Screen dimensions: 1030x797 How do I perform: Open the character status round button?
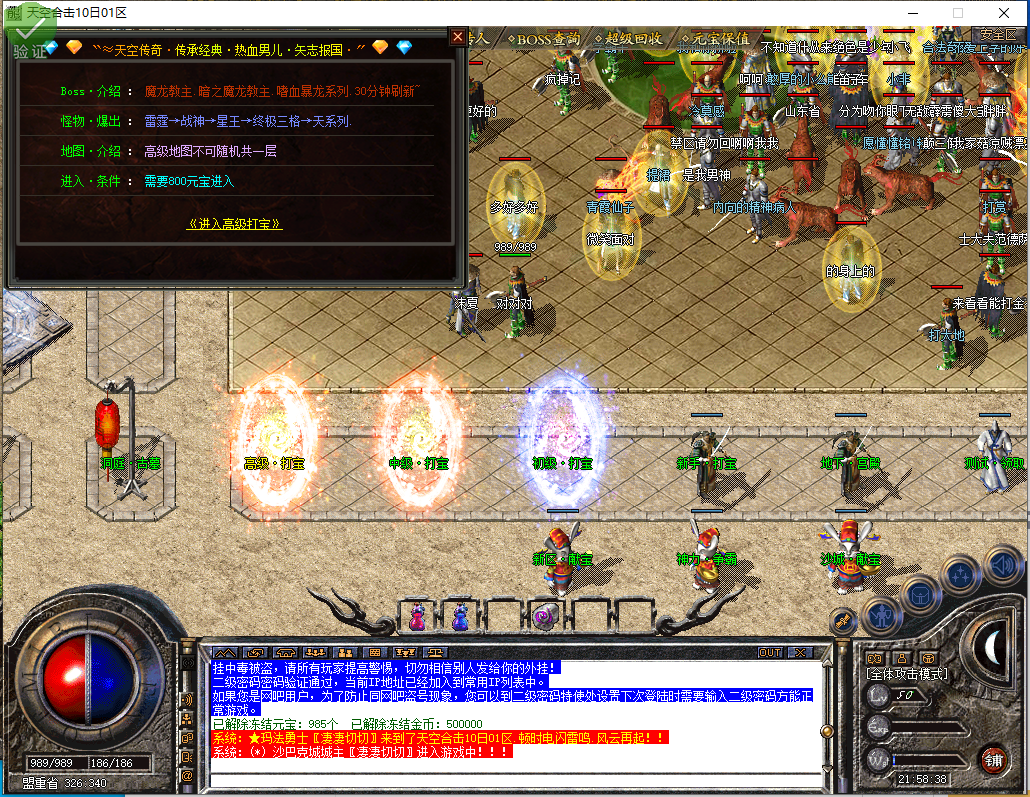[881, 613]
